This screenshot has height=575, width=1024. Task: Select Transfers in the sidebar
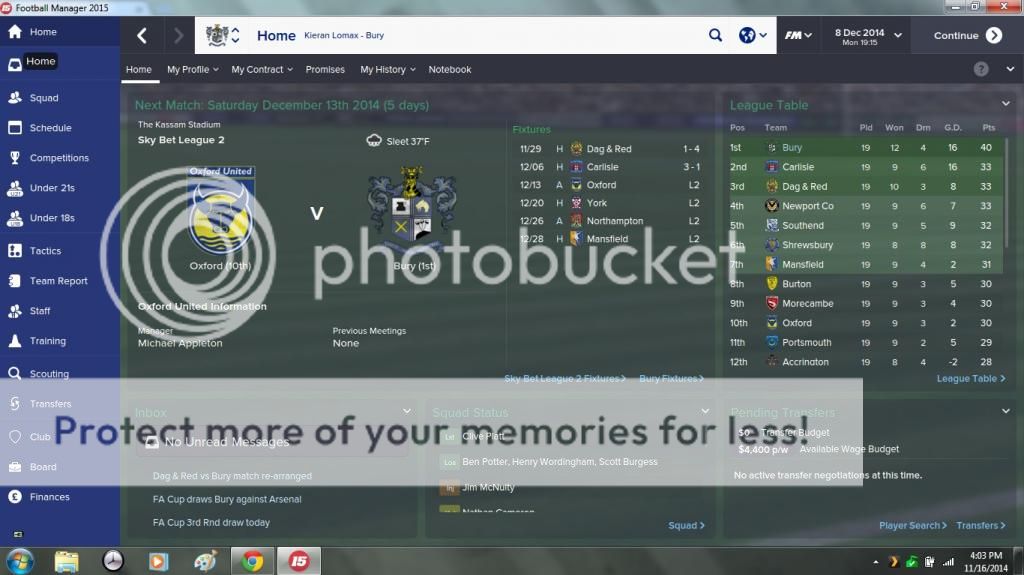click(50, 404)
